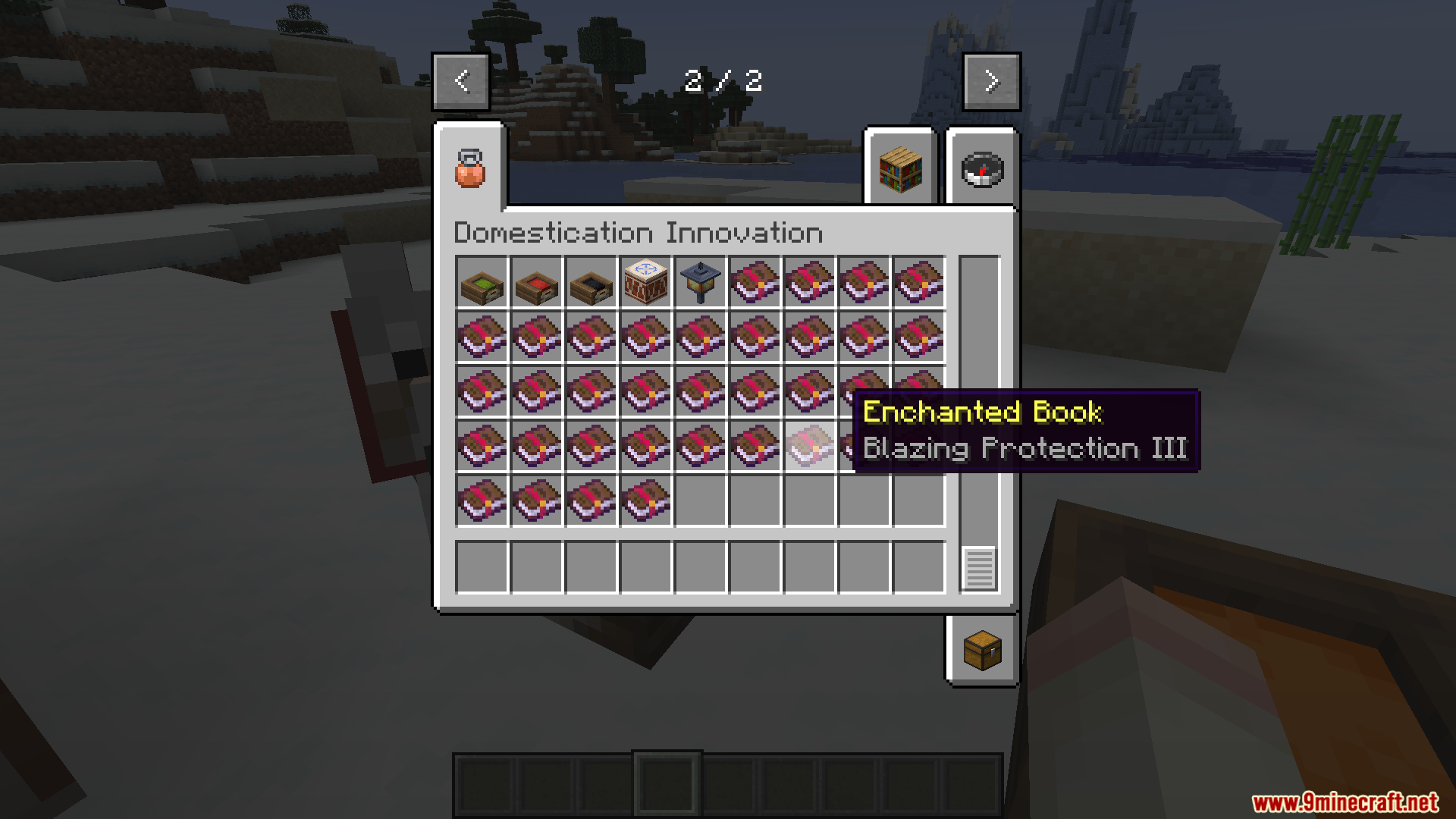Open the bookshelf saved hotbars tab

coord(899,171)
